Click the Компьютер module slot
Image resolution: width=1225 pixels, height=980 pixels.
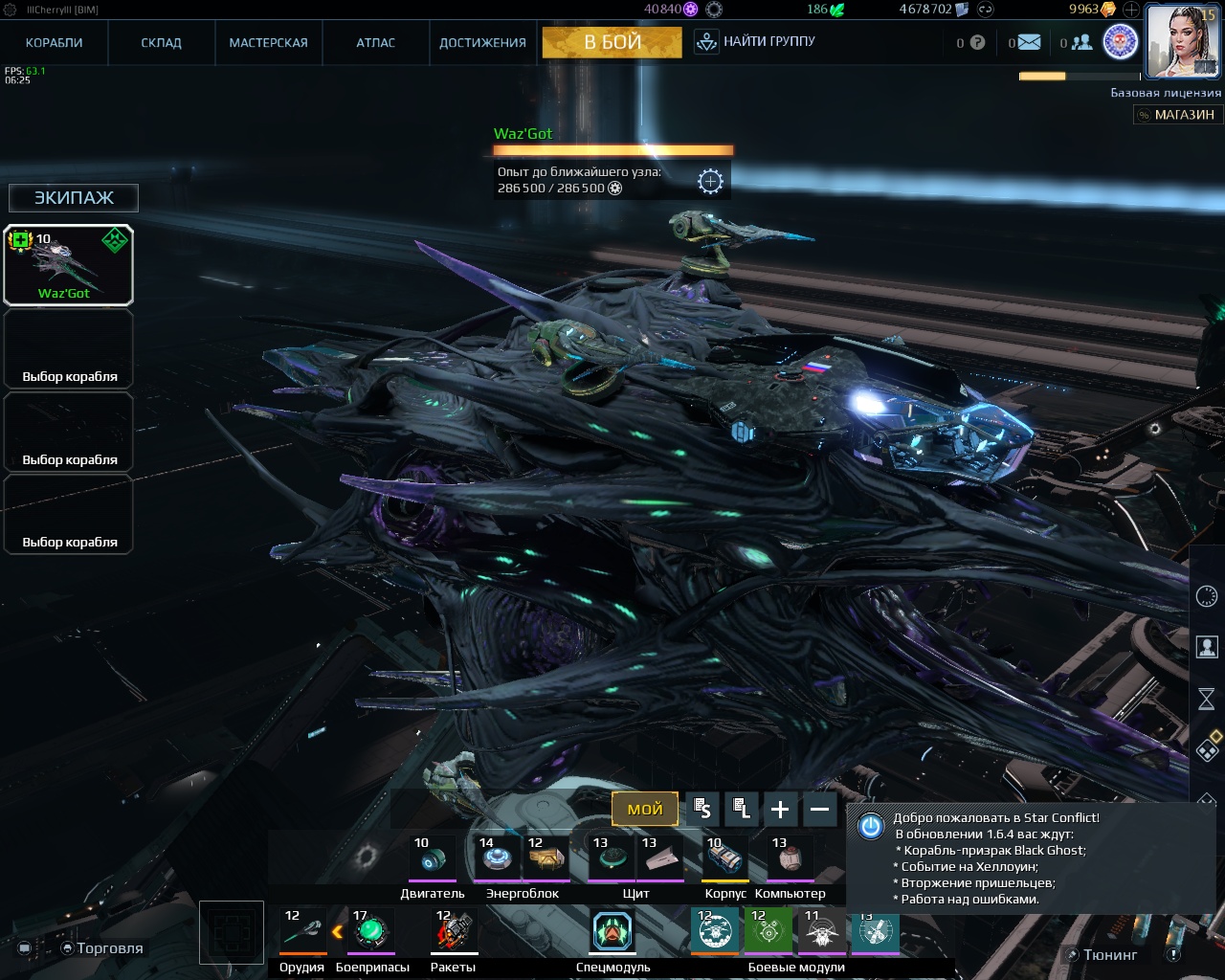[791, 858]
